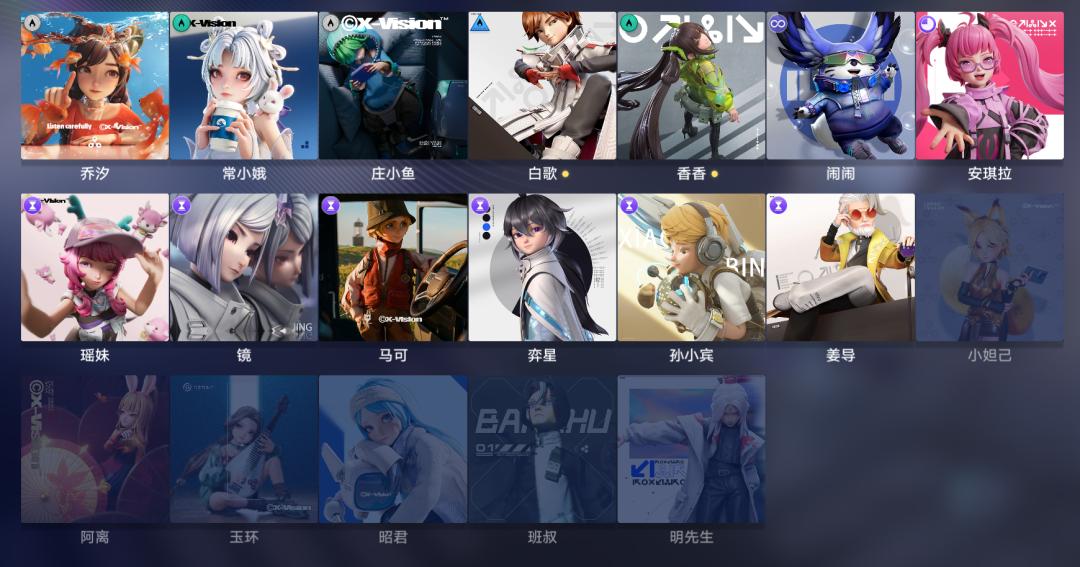1080x567 pixels.
Task: Choose the 镜 character tile
Action: click(x=244, y=267)
